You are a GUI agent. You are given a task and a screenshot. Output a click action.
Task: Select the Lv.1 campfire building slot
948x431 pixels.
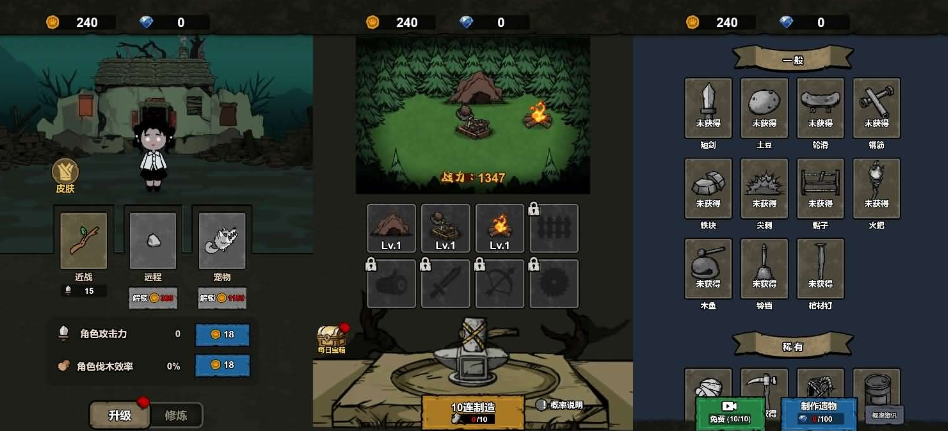[500, 229]
